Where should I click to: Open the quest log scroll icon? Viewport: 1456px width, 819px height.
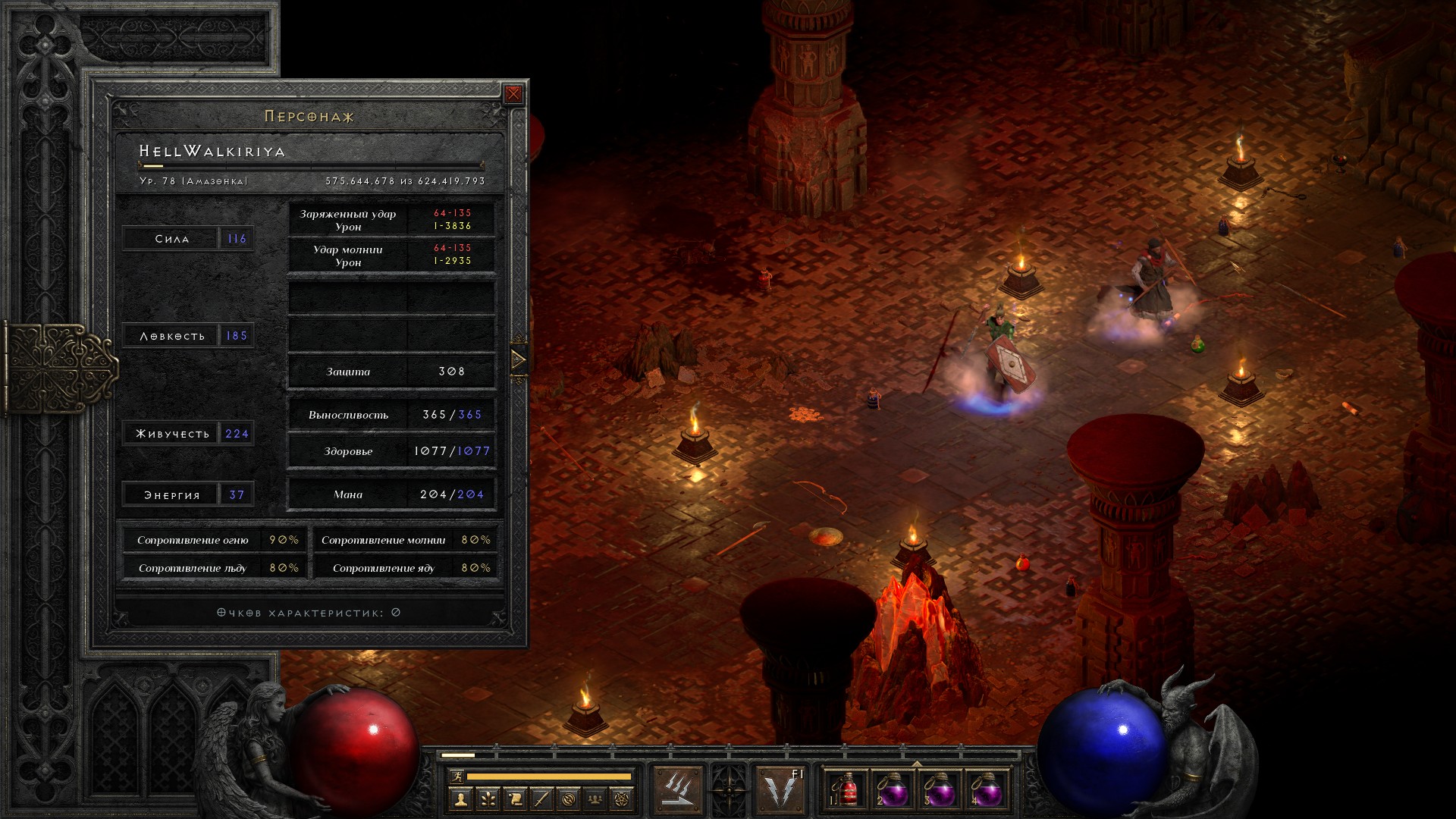515,799
